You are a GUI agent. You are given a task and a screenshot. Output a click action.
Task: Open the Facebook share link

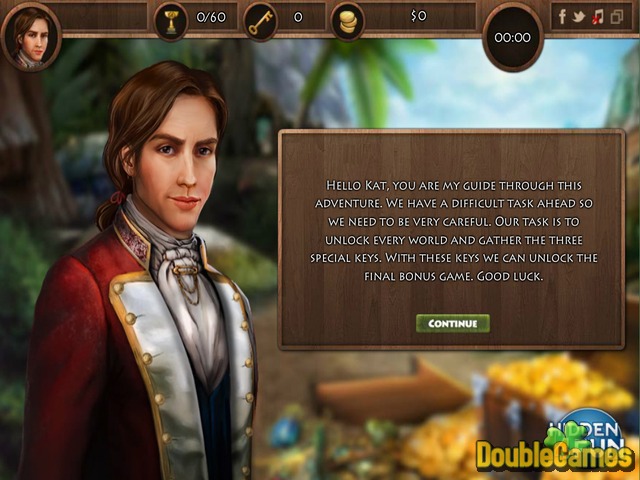(x=562, y=17)
